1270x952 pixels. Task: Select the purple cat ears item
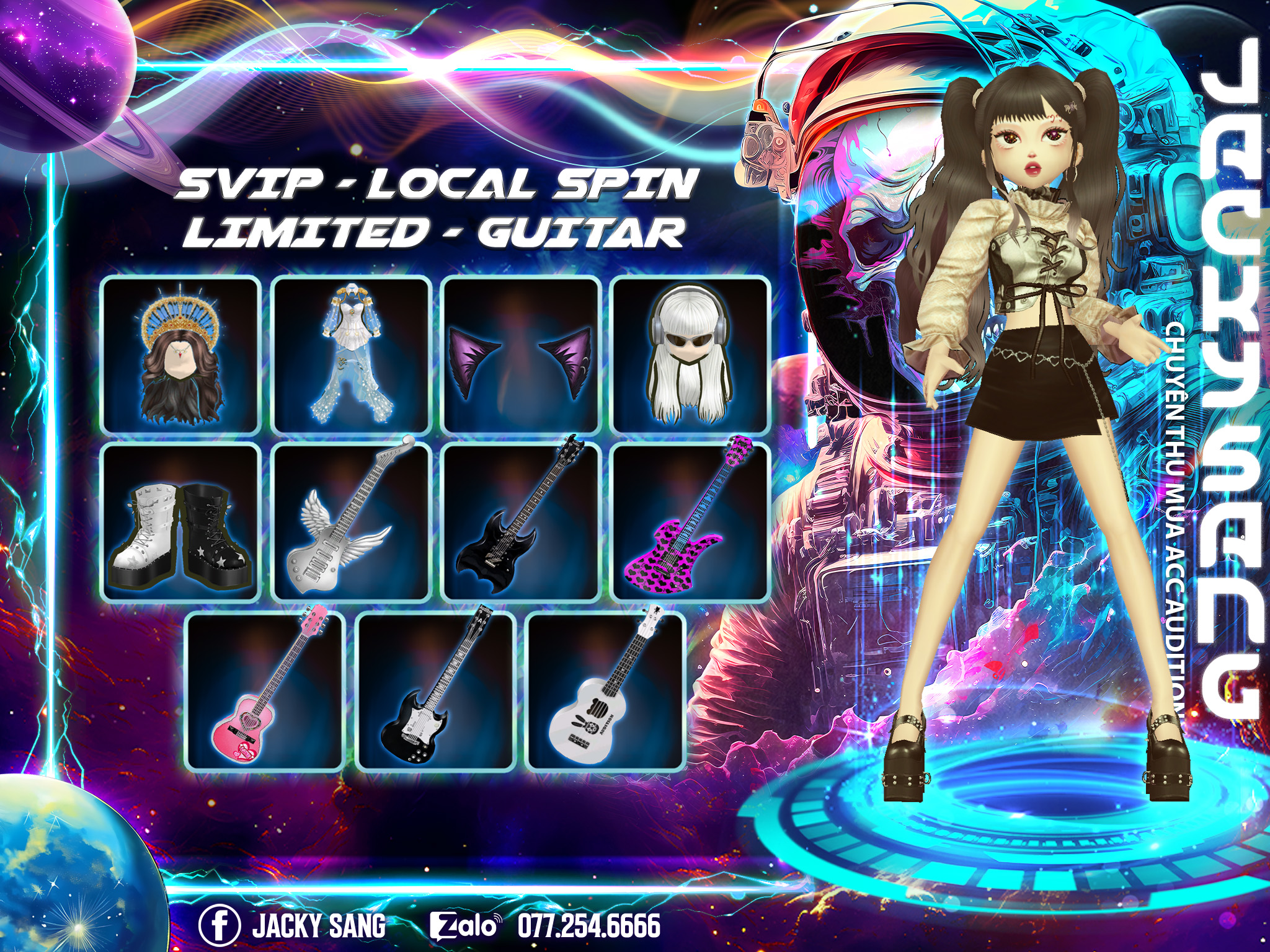point(521,355)
